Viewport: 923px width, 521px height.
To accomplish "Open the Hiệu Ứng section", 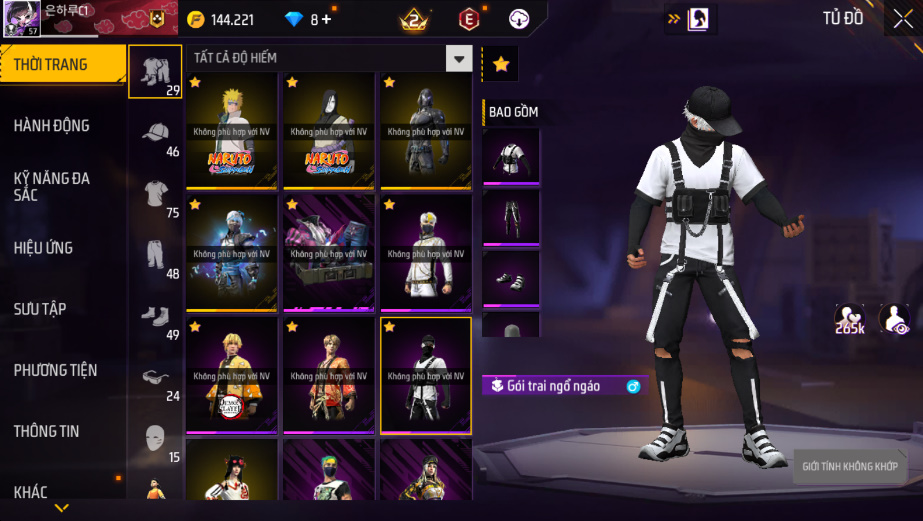I will pyautogui.click(x=44, y=248).
